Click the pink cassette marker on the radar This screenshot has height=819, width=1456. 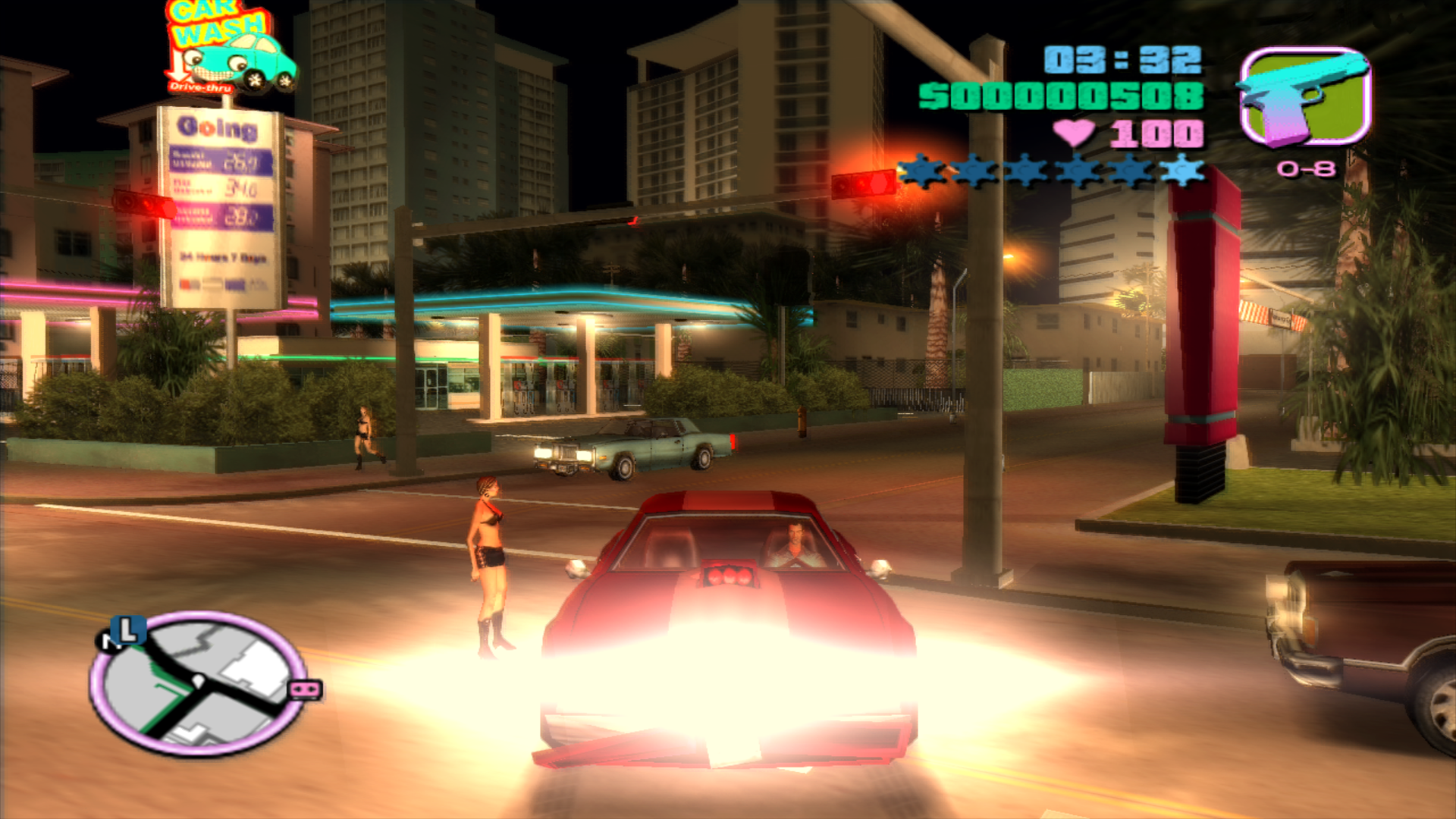306,690
